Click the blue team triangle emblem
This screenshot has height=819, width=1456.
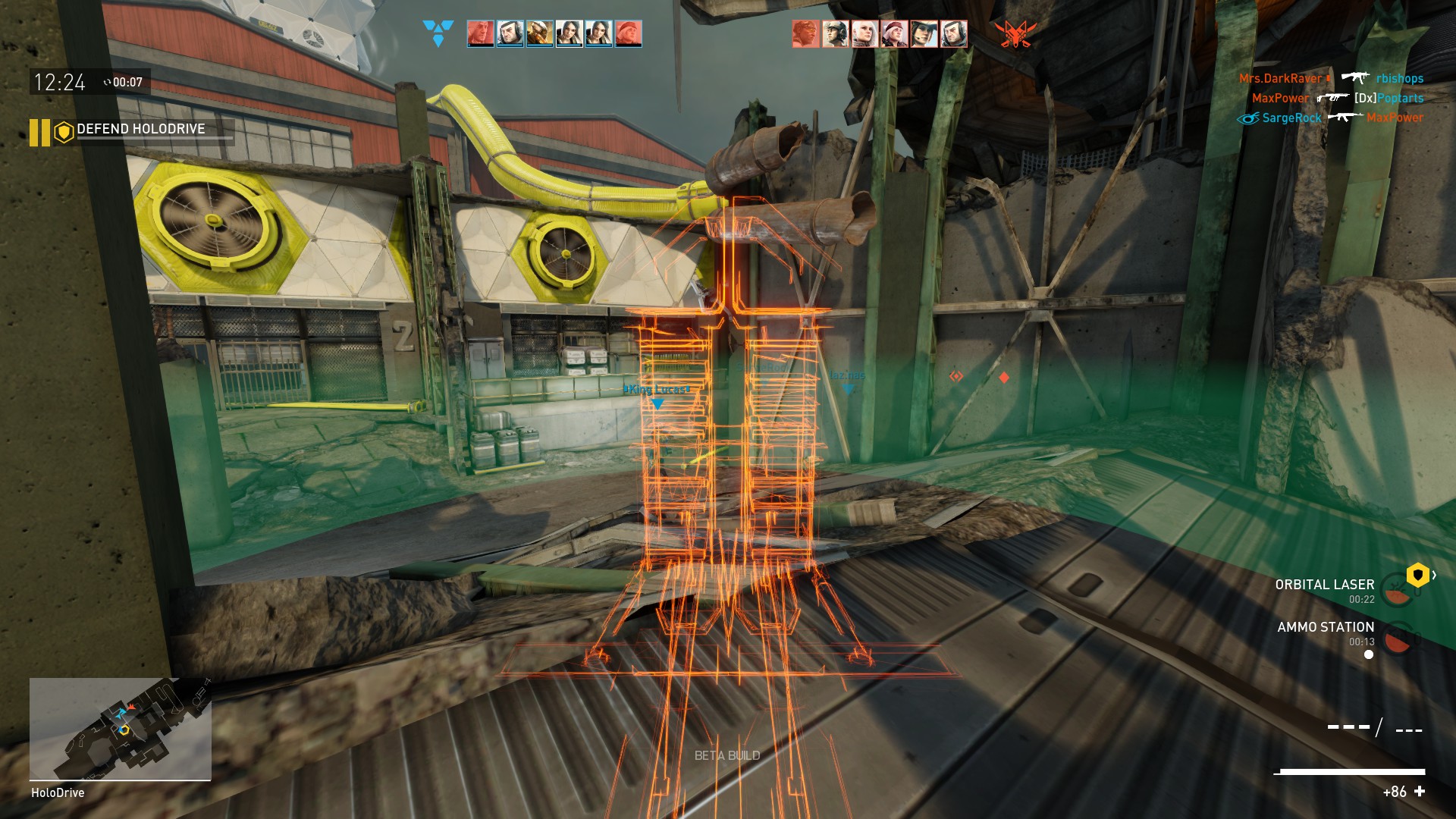[x=438, y=33]
